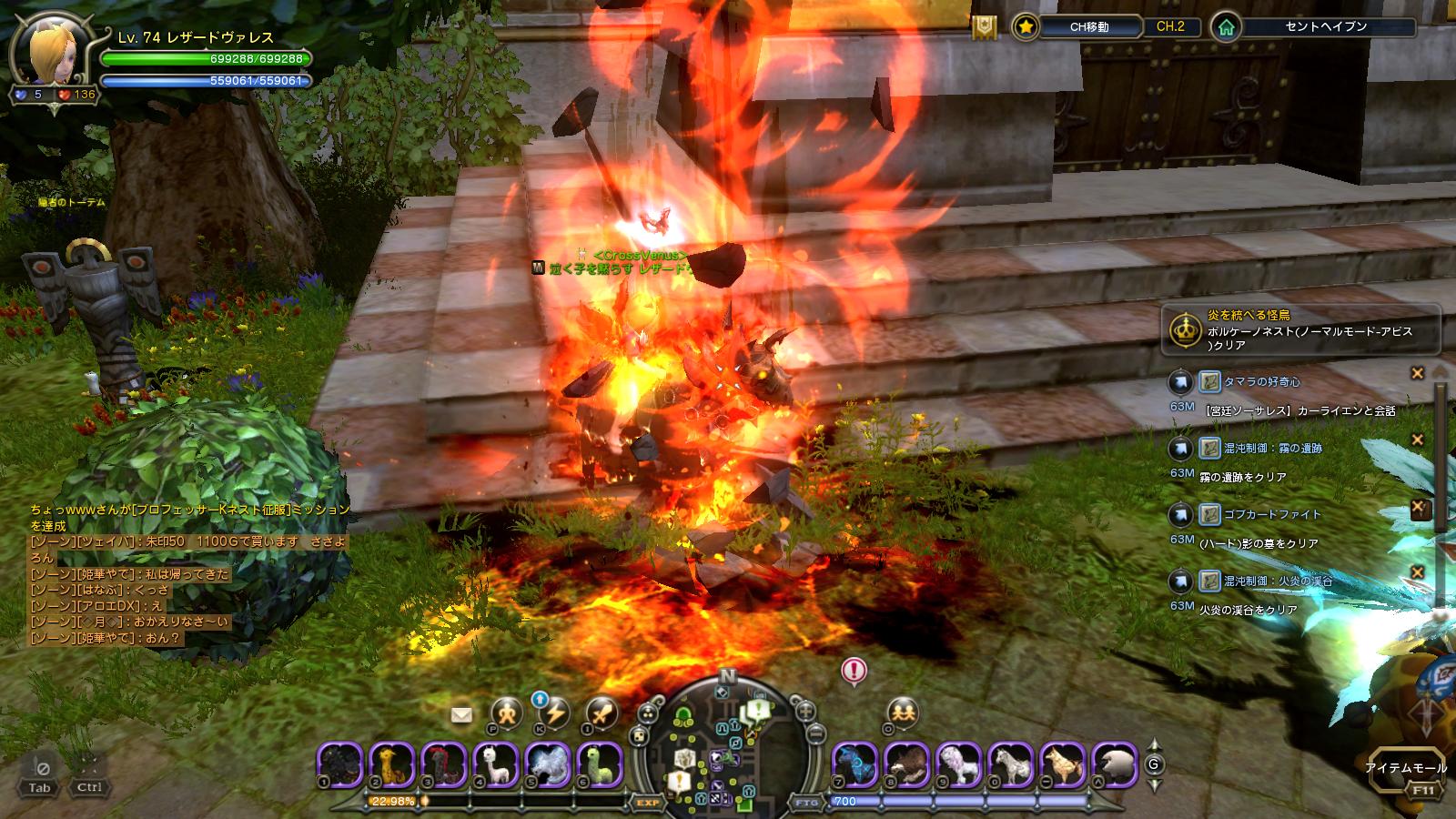The width and height of the screenshot is (1456, 819).
Task: Open the skill window lightning bolt icon
Action: [554, 713]
